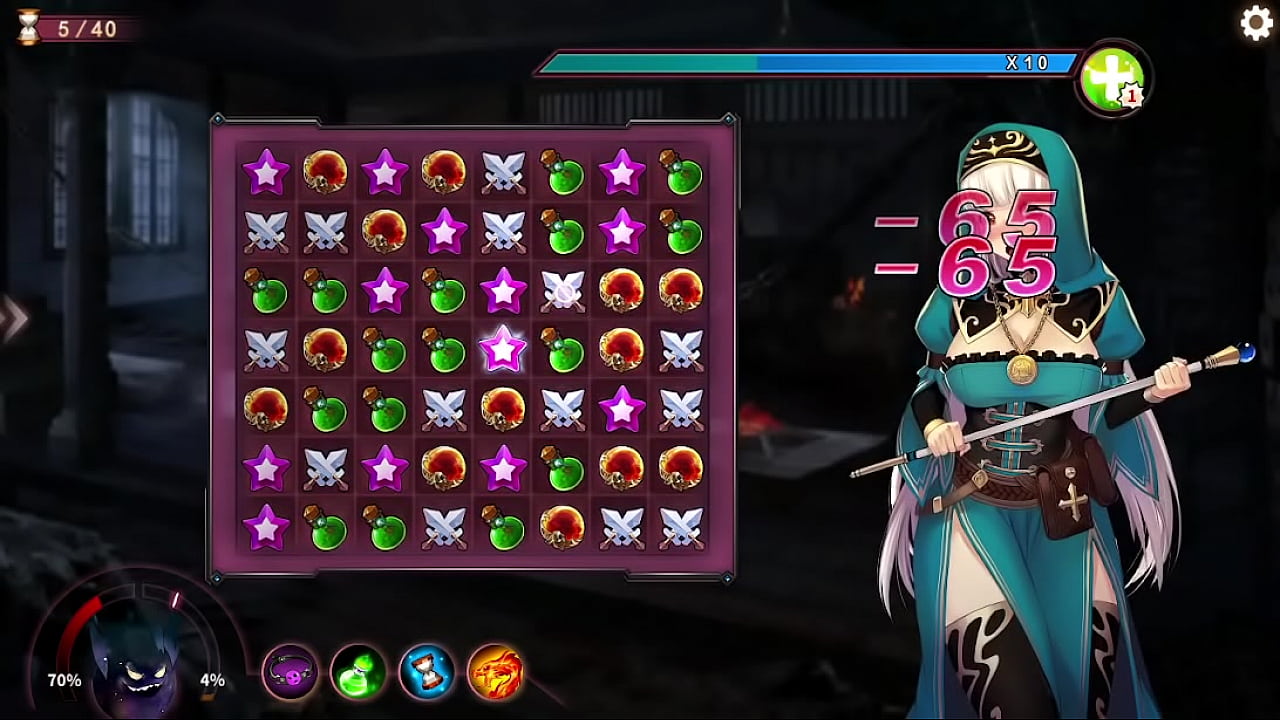The width and height of the screenshot is (1280, 720).
Task: Activate the fire dragon ability
Action: tap(495, 672)
